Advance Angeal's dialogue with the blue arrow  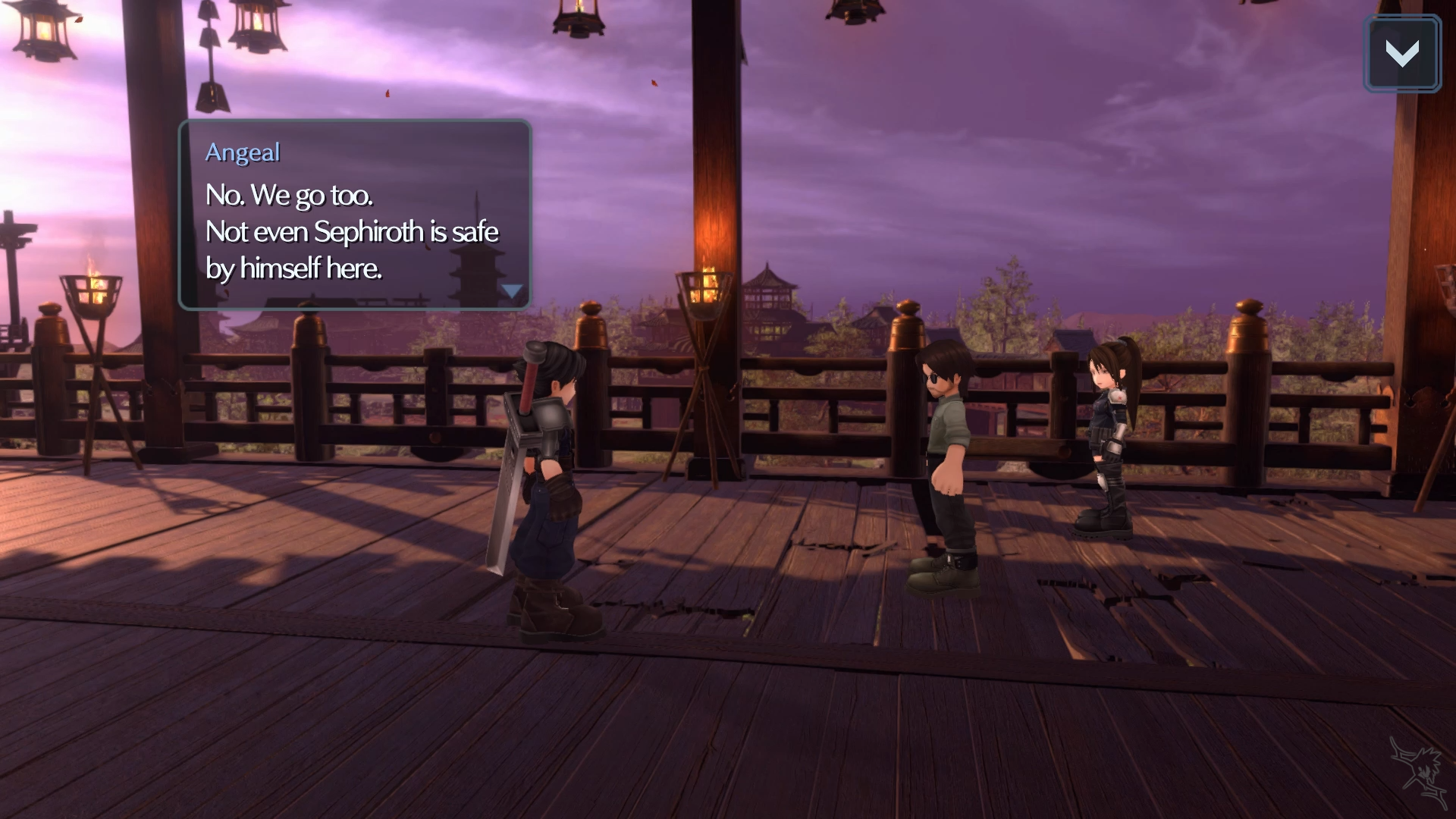(513, 291)
